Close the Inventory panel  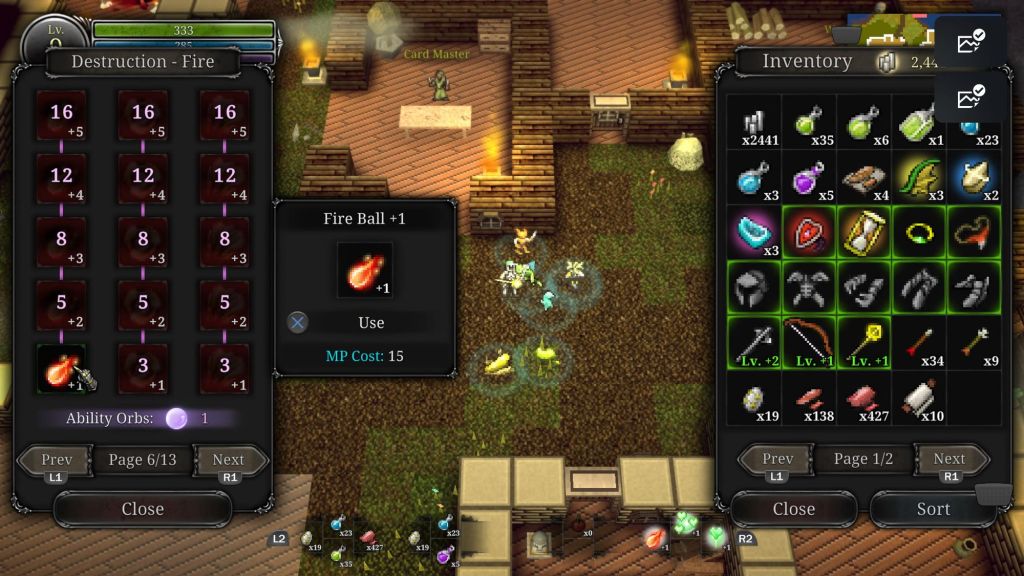pos(793,509)
